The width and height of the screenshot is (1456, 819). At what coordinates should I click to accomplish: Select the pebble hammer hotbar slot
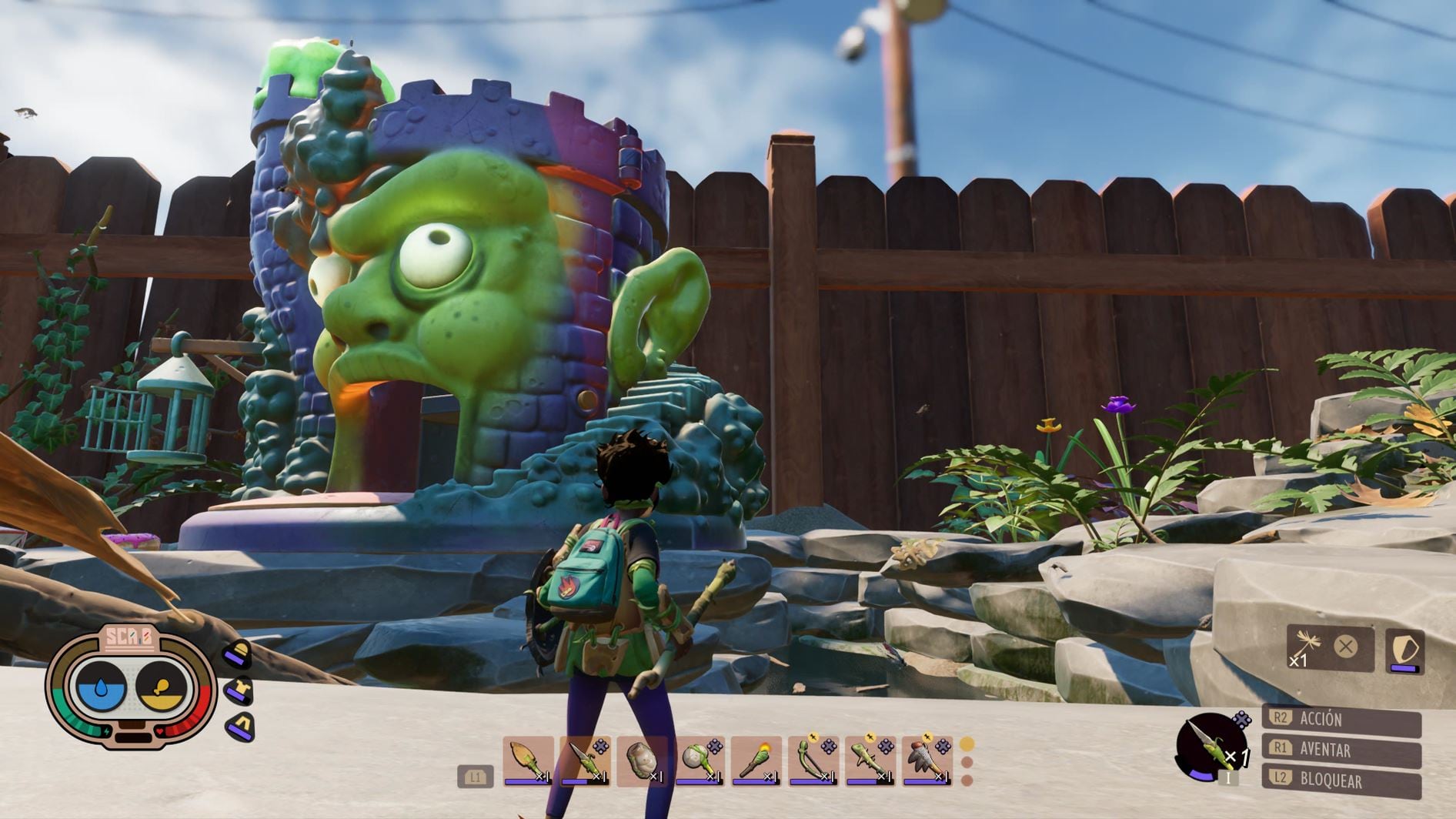point(699,761)
